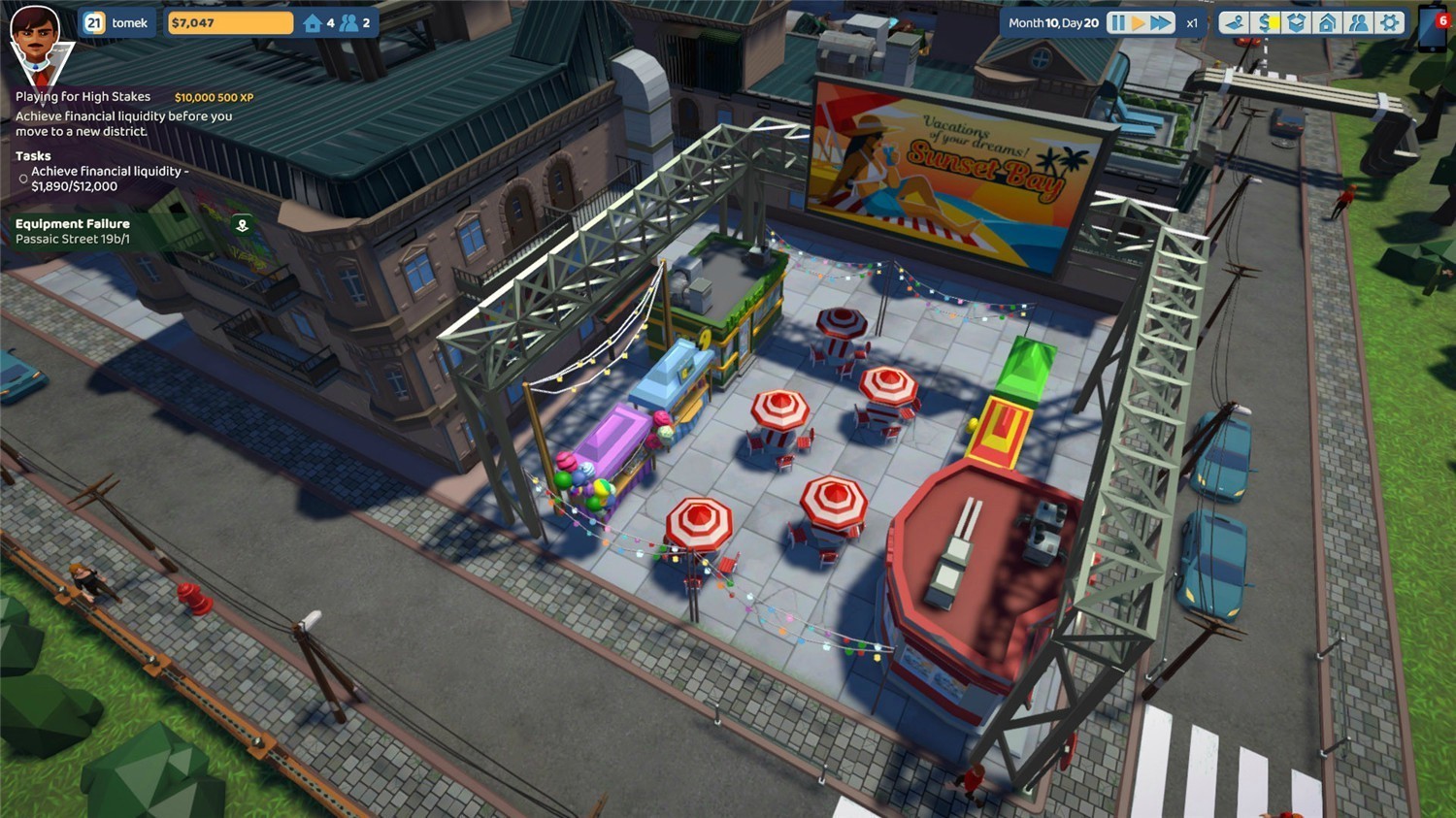Open the city map view
Image resolution: width=1456 pixels, height=818 pixels.
(1234, 22)
